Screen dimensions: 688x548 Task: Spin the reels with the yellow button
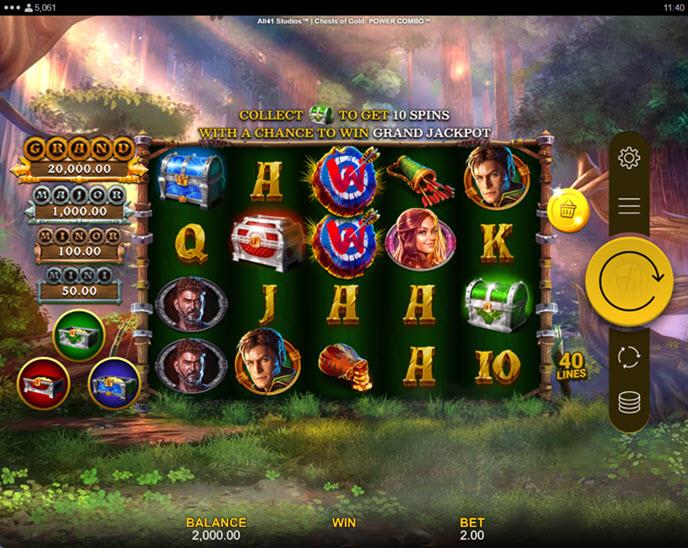tap(629, 281)
